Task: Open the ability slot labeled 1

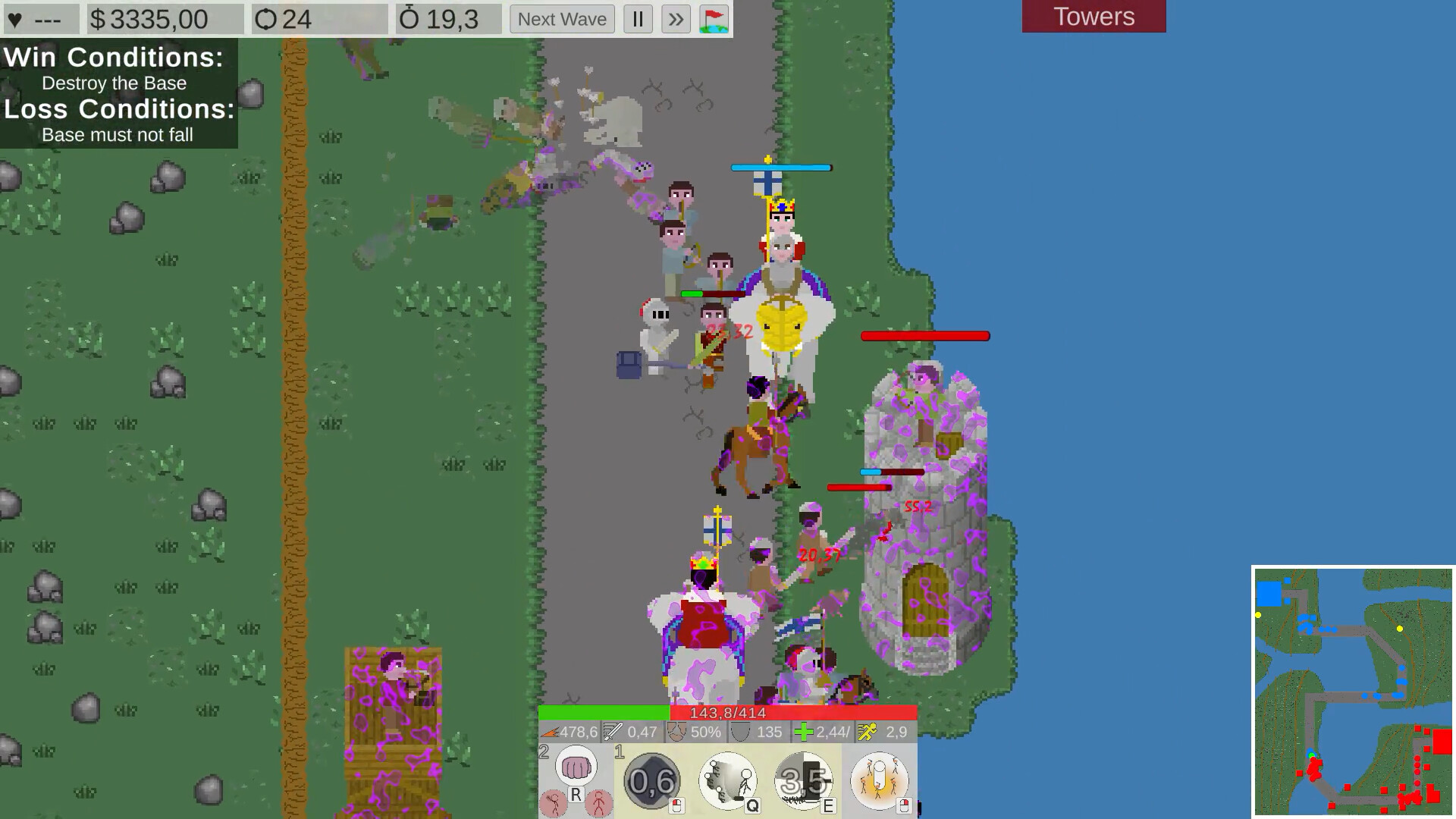Action: tap(620, 752)
